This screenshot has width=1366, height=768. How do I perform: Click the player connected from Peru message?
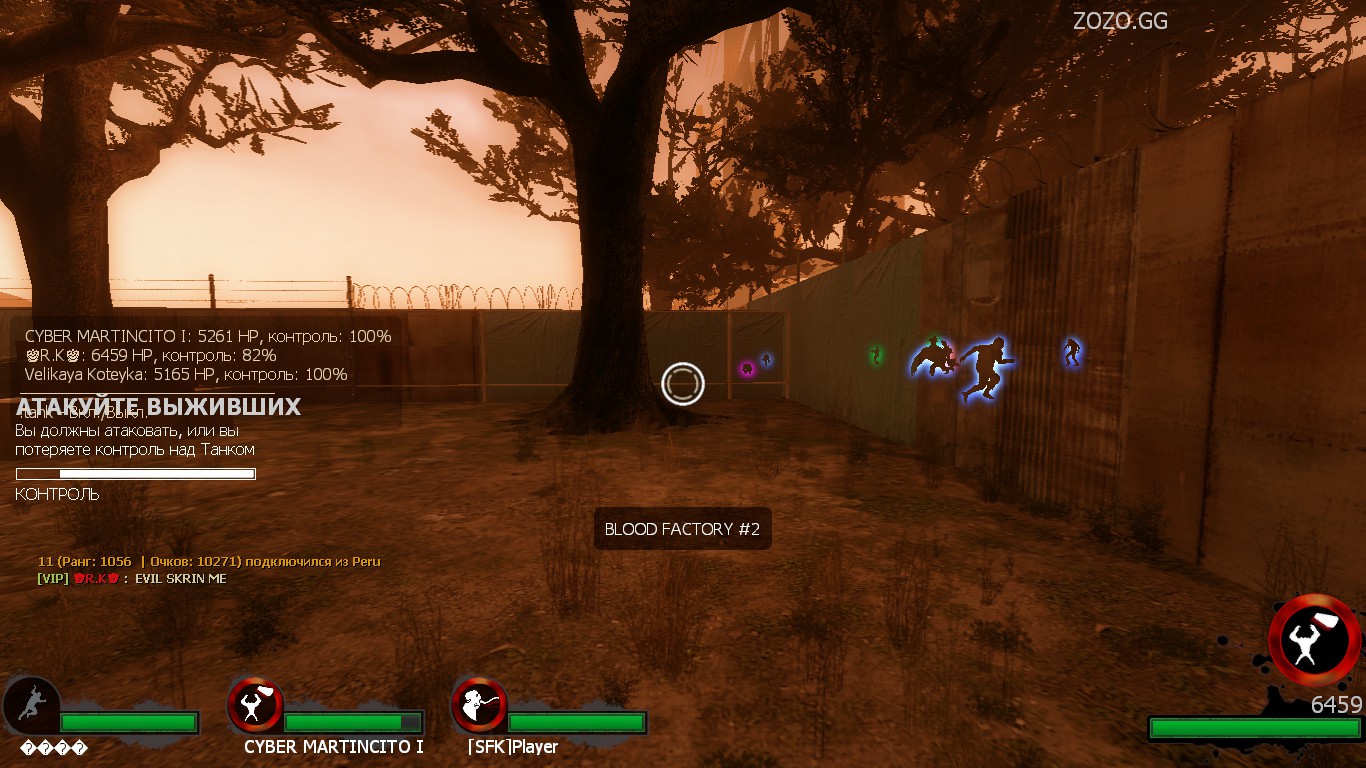(209, 561)
